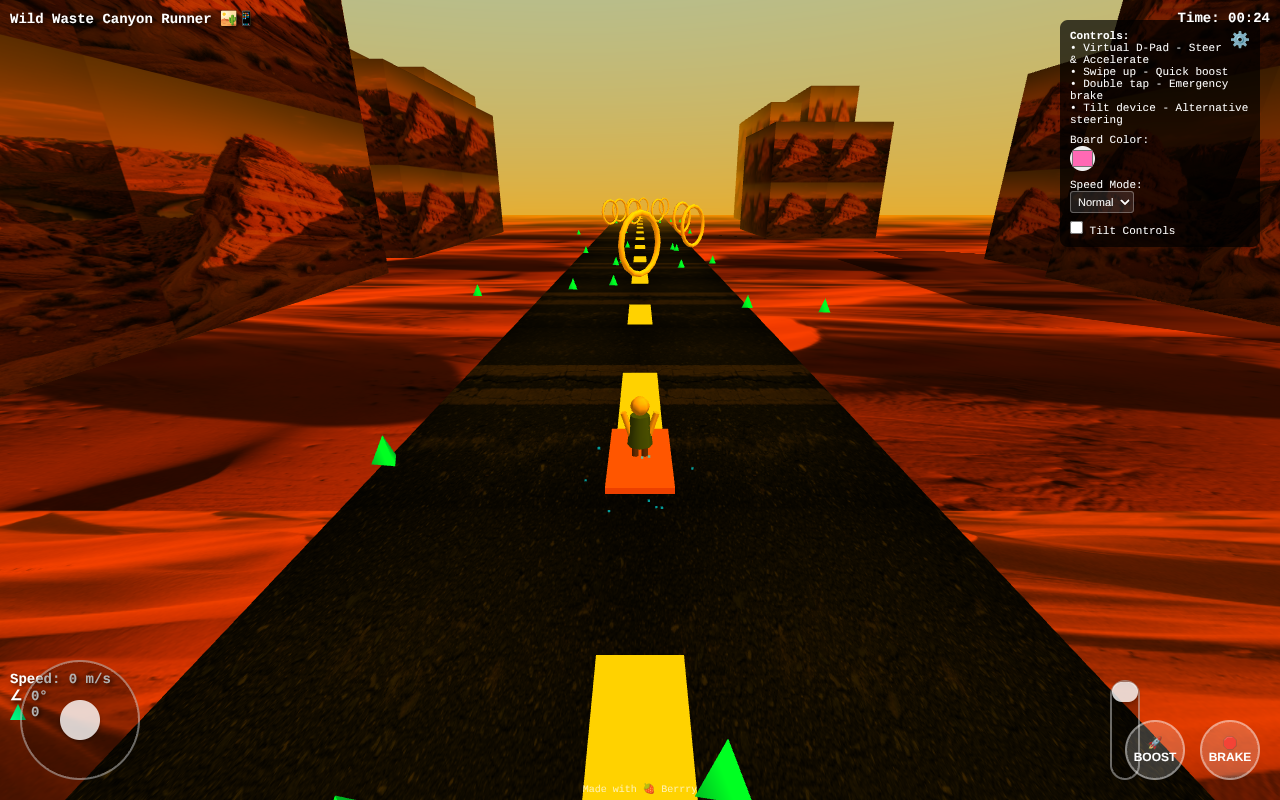The image size is (1280, 800).
Task: Open settings via the gear icon
Action: pyautogui.click(x=1240, y=40)
